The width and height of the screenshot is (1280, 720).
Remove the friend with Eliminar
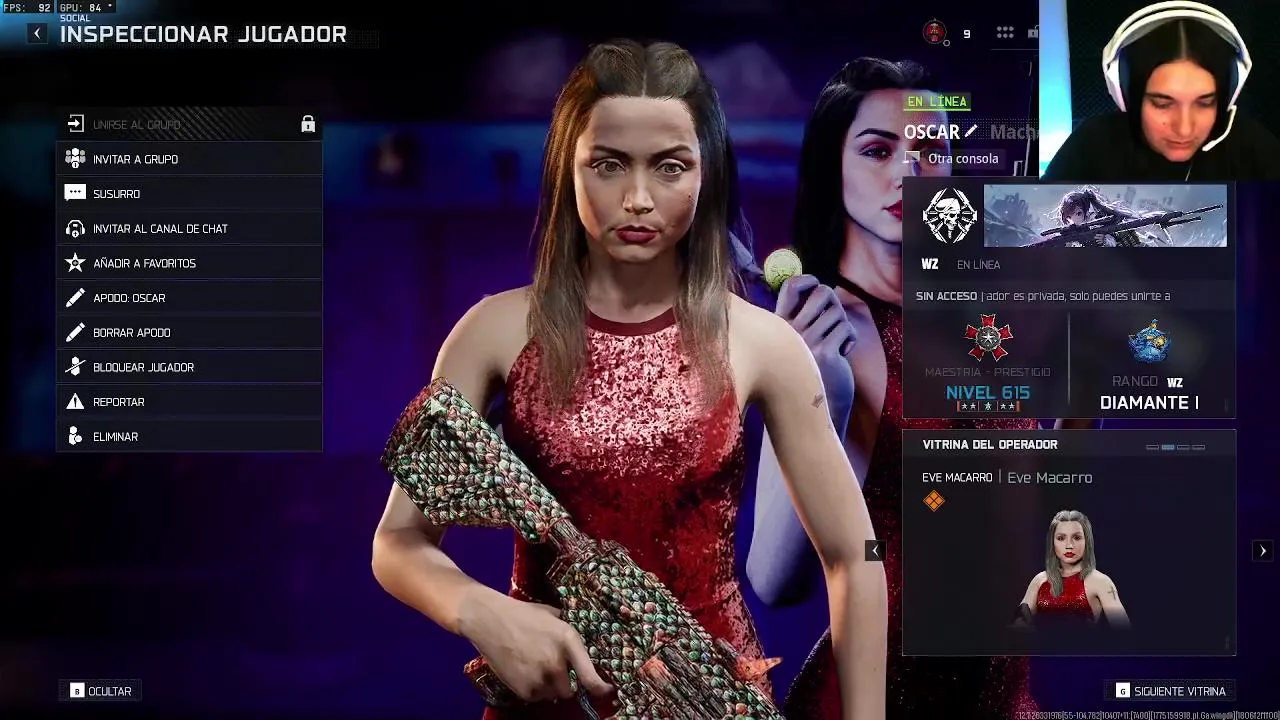click(x=115, y=437)
